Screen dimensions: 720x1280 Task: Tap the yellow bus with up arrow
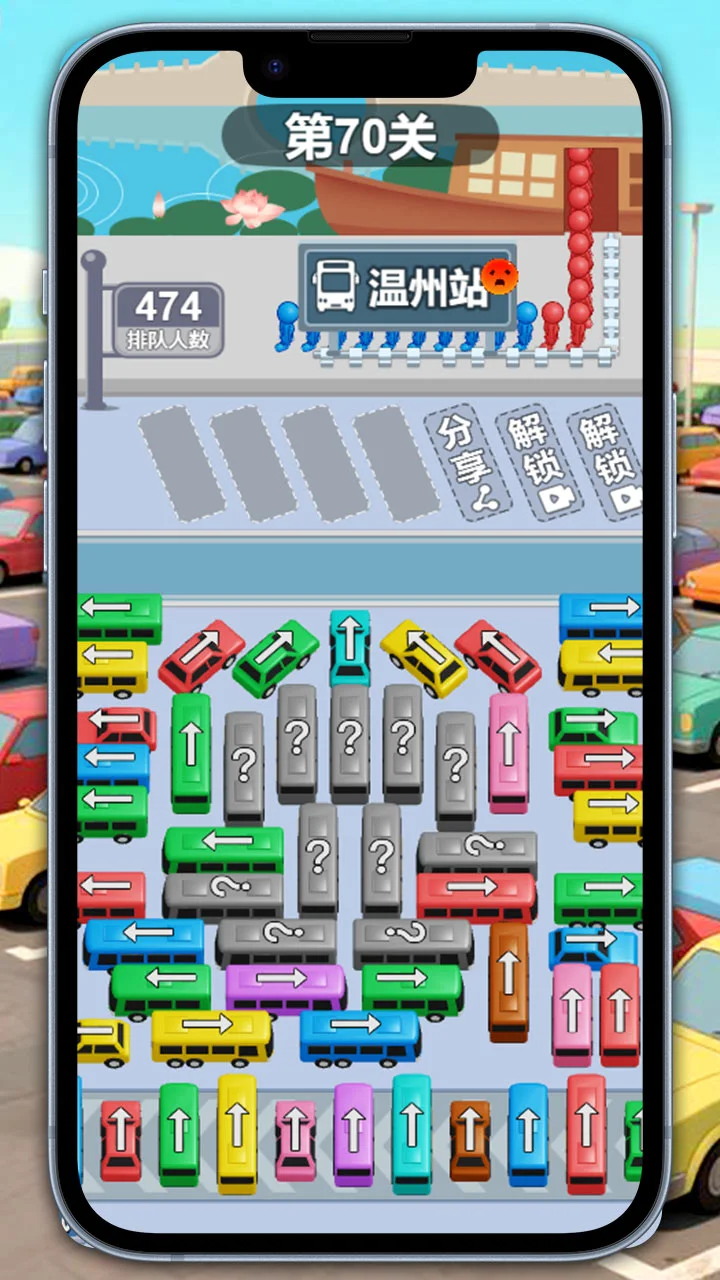pyautogui.click(x=237, y=1132)
